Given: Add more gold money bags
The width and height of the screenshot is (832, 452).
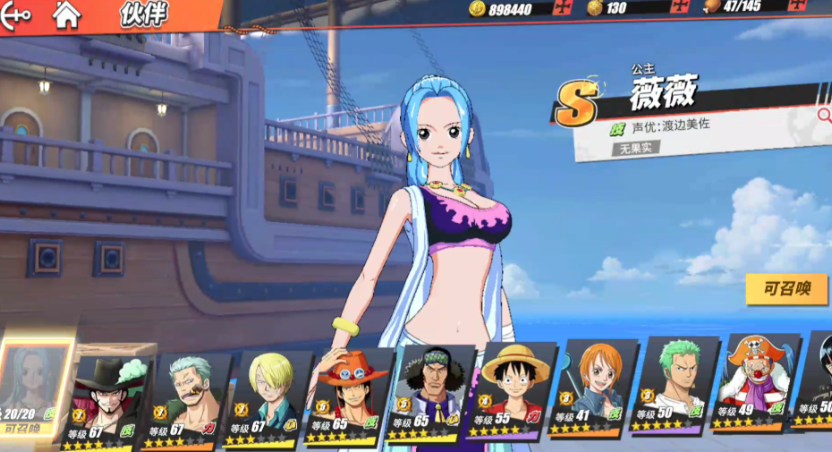Looking at the screenshot, I should point(680,8).
